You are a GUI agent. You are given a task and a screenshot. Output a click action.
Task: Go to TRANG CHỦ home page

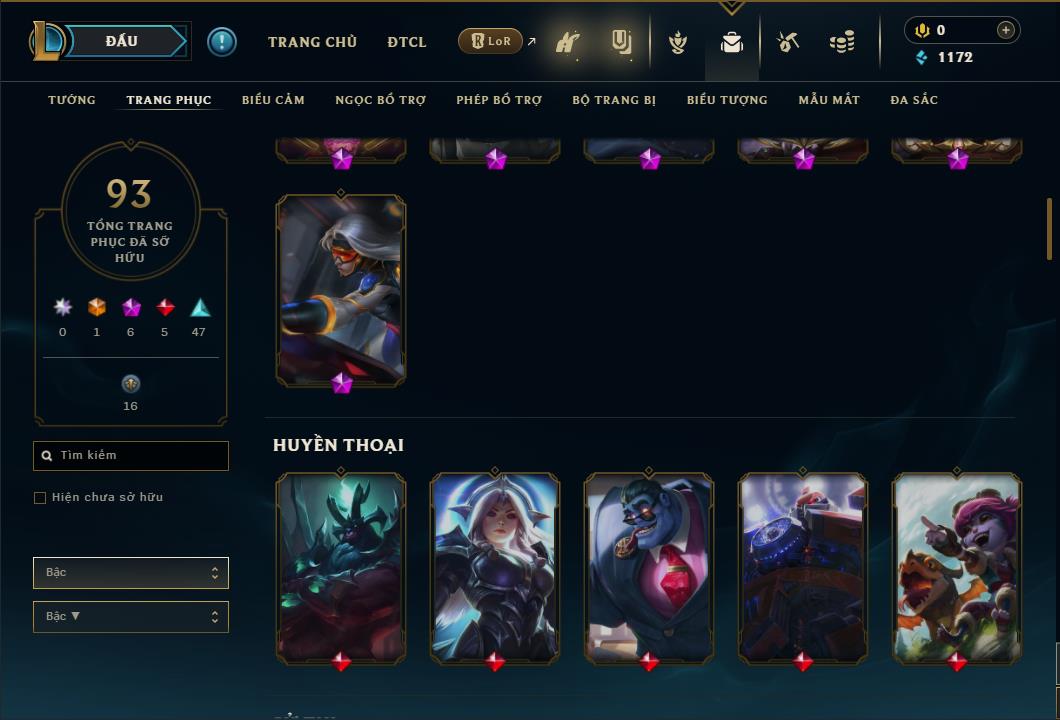pos(312,42)
